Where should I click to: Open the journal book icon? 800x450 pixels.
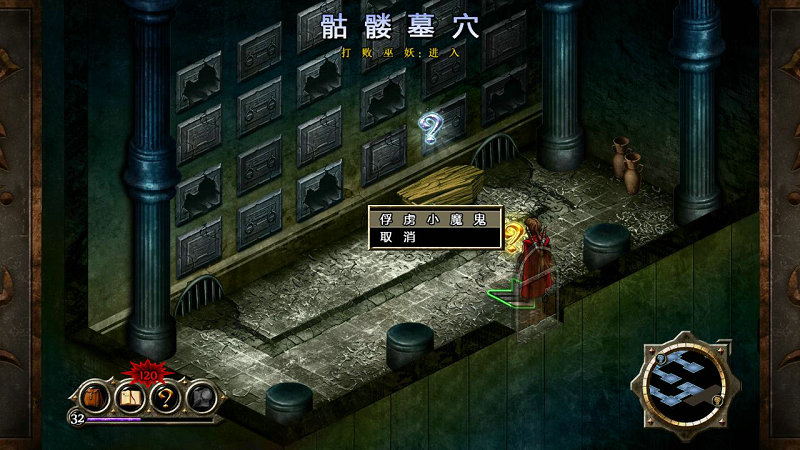131,398
